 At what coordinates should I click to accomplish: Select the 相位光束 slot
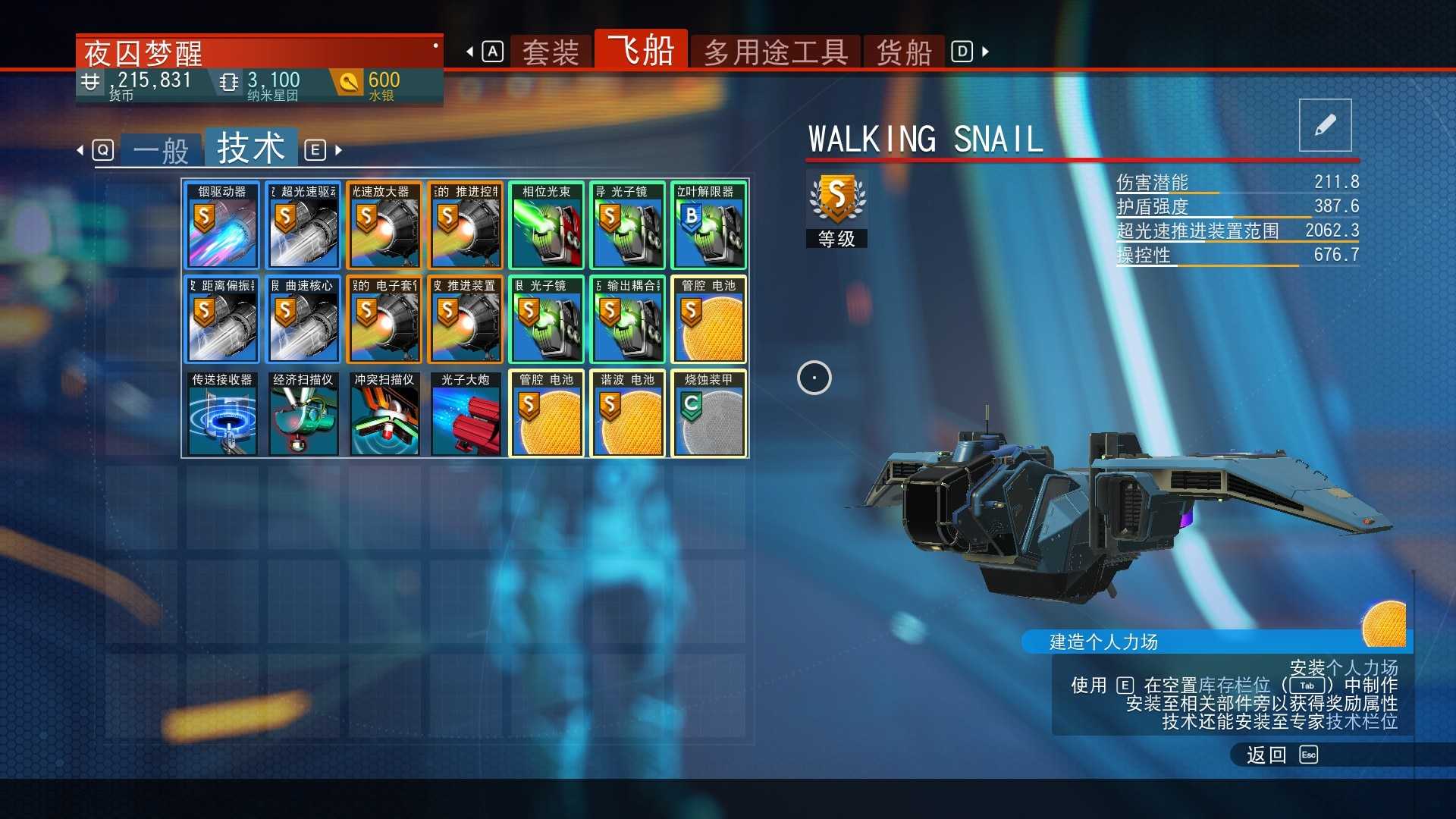547,225
